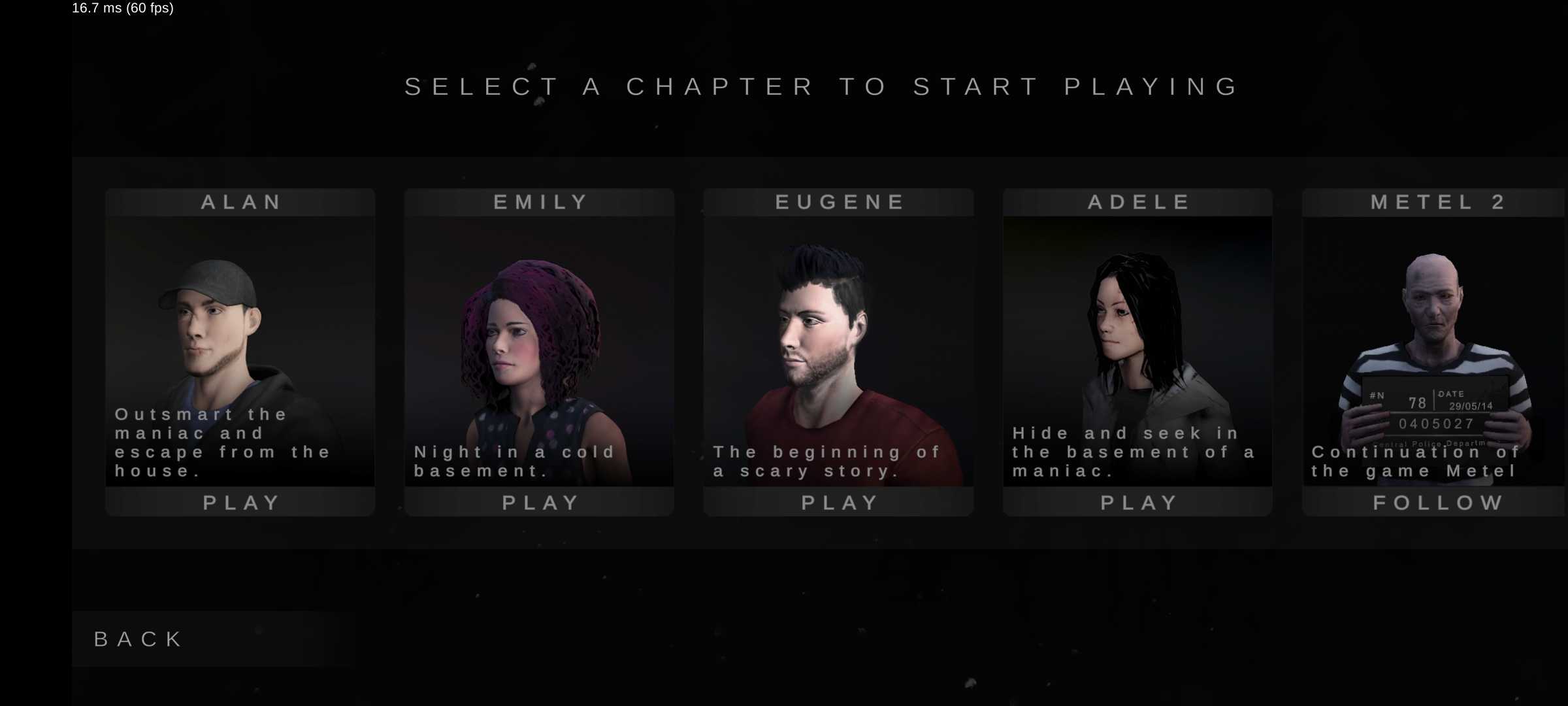Screen dimensions: 1568x706
Task: Play the Alan chapter
Action: (240, 502)
